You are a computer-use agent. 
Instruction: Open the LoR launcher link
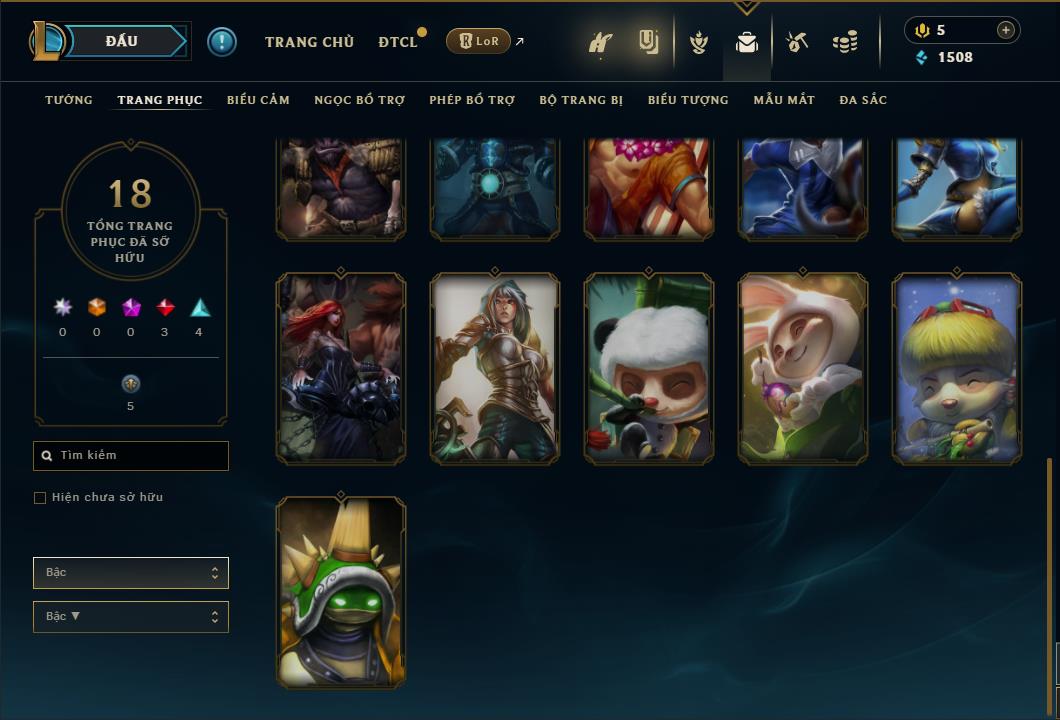(x=479, y=41)
